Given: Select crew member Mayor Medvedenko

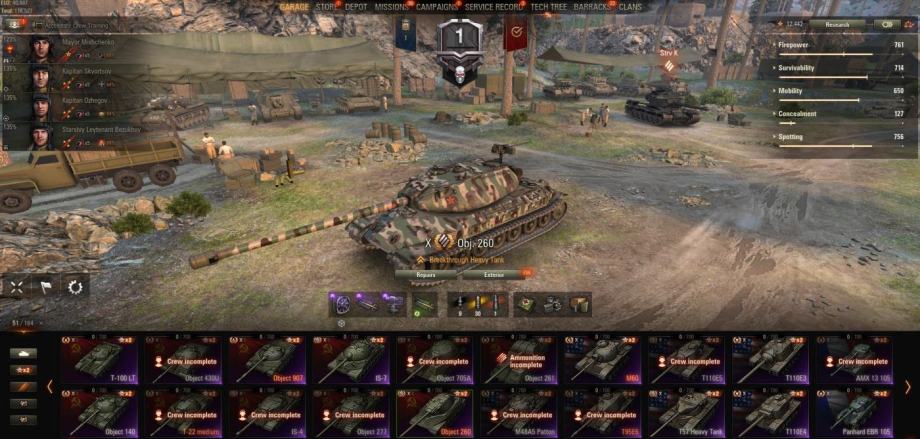Looking at the screenshot, I should pyautogui.click(x=75, y=44).
